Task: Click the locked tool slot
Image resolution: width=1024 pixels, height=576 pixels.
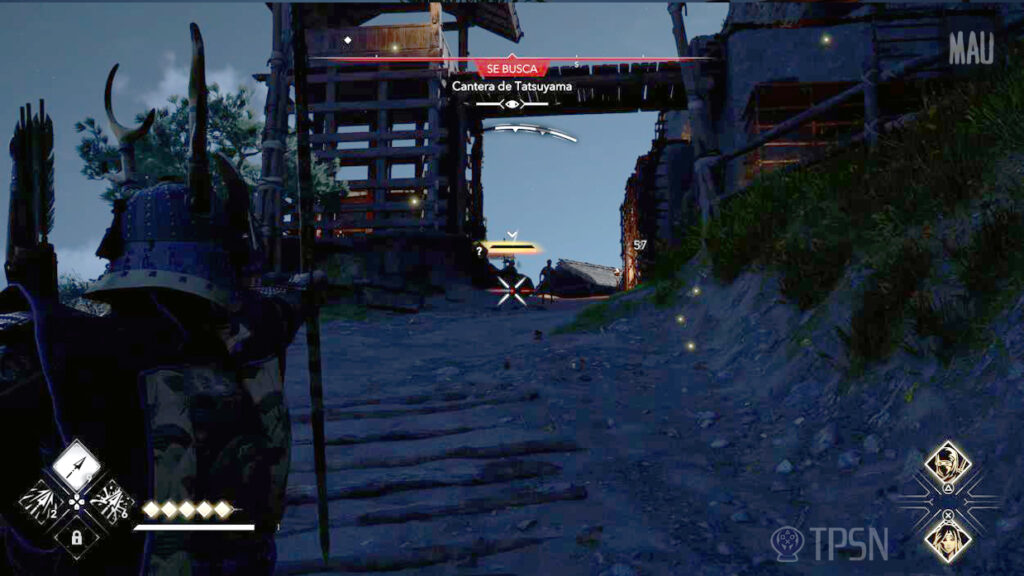Action: tap(75, 537)
